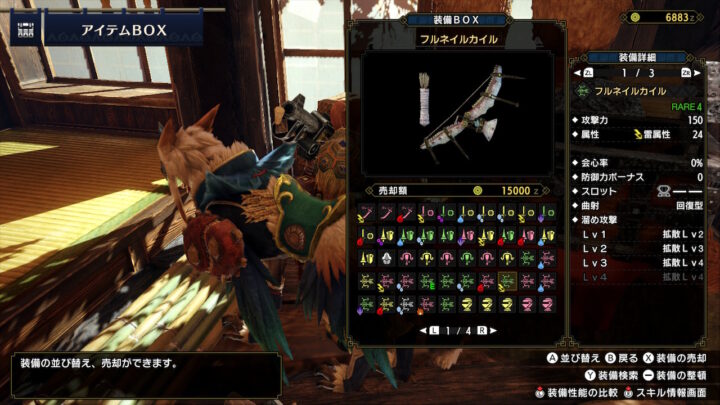The width and height of the screenshot is (720, 405).
Task: Select the white chest armor slot
Action: click(386, 257)
